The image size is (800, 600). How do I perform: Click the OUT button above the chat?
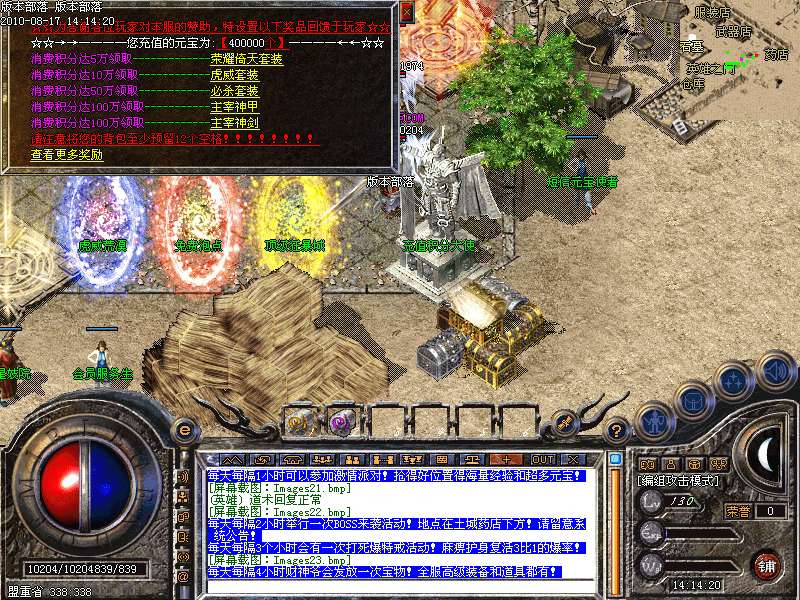544,459
